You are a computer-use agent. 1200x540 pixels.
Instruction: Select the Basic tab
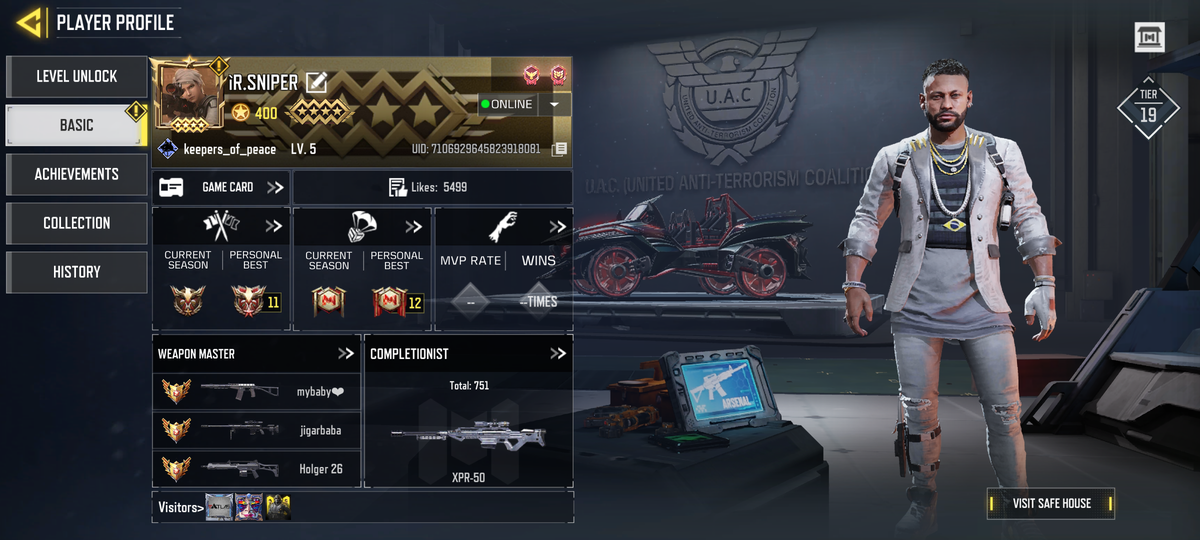point(76,125)
